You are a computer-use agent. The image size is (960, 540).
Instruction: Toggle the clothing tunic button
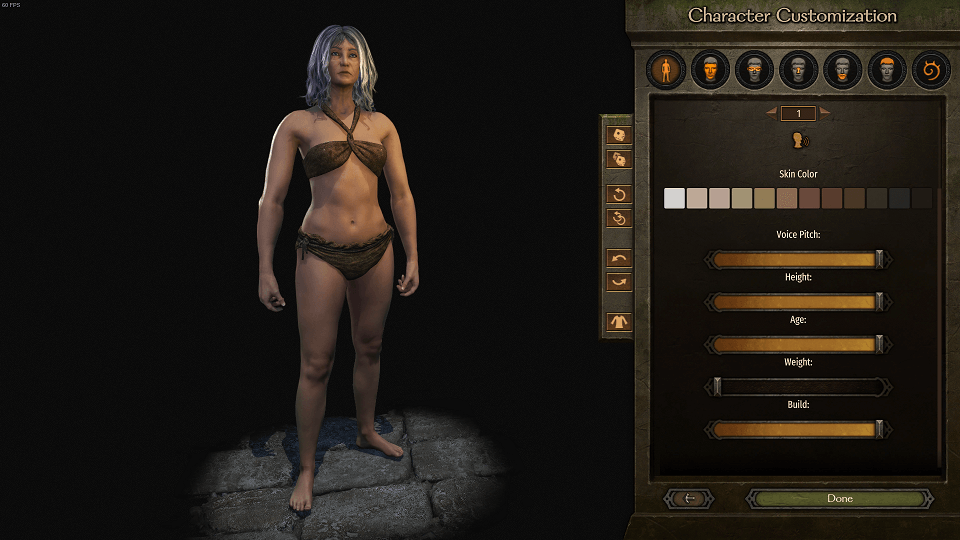pyautogui.click(x=619, y=322)
